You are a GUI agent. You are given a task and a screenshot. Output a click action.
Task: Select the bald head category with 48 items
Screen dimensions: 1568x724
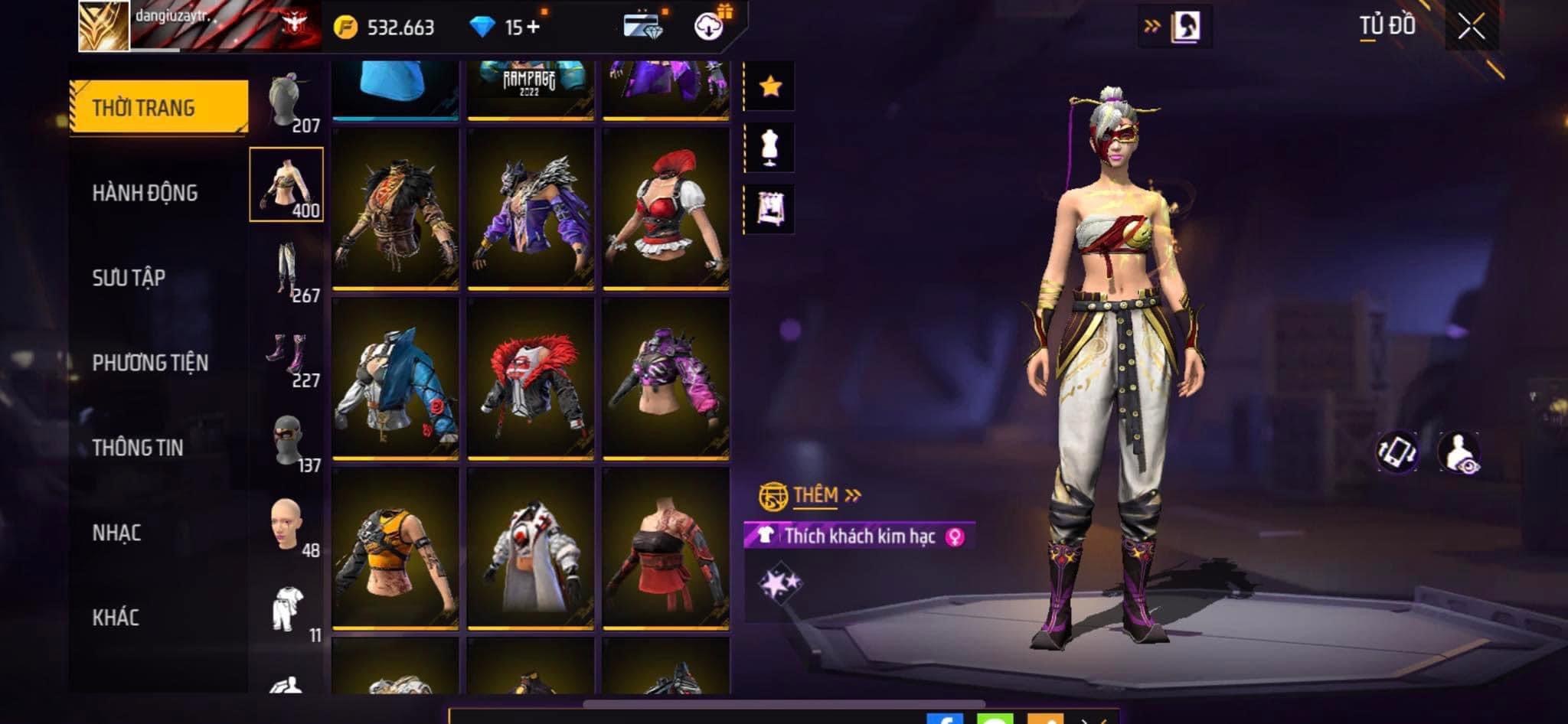coord(287,527)
